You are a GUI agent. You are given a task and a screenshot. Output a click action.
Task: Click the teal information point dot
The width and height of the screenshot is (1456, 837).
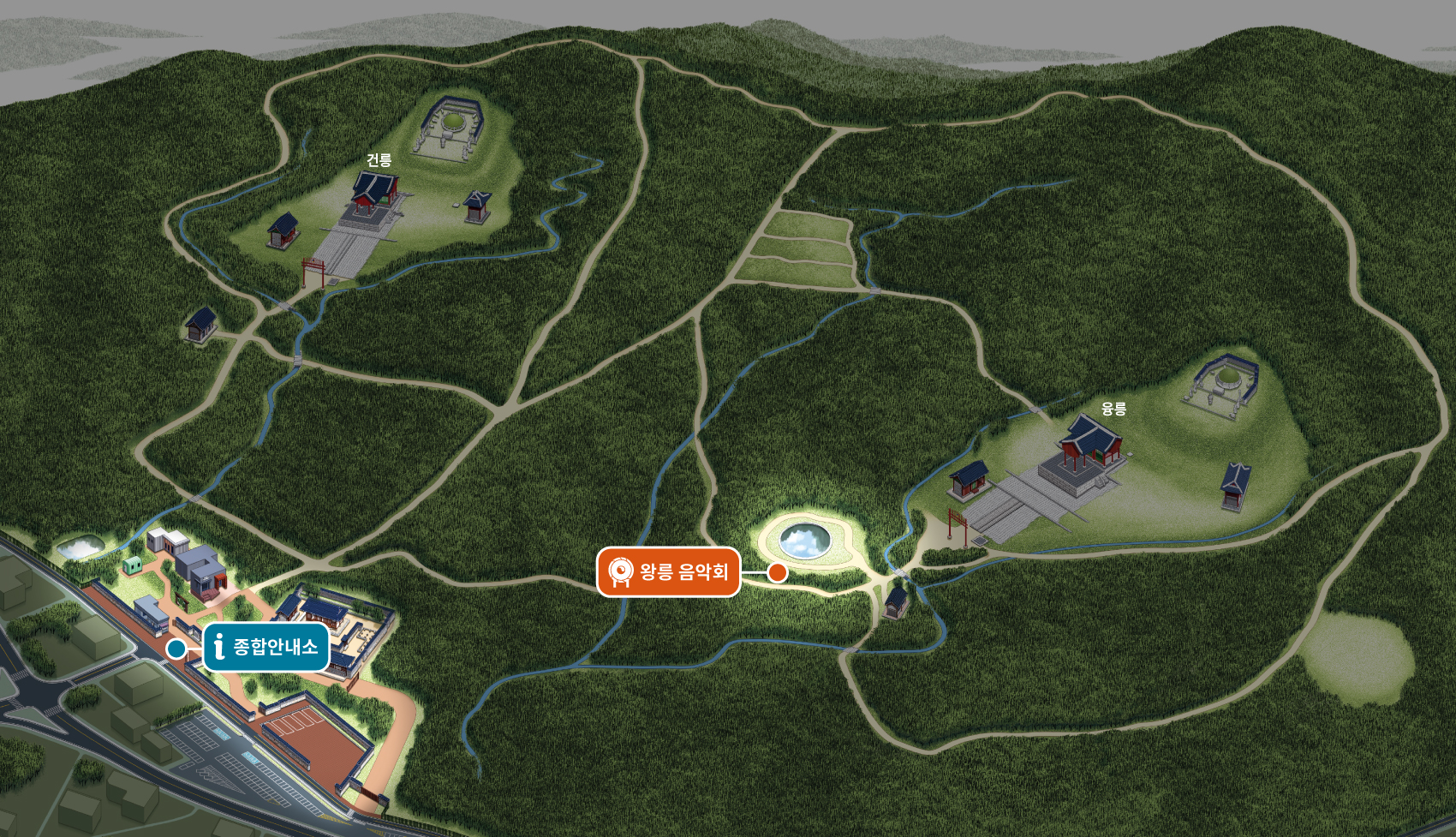click(176, 649)
